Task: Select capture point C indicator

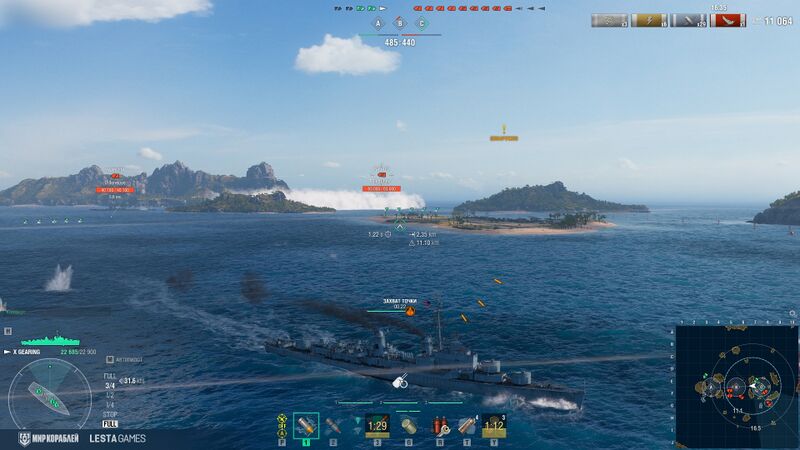Action: [422, 23]
